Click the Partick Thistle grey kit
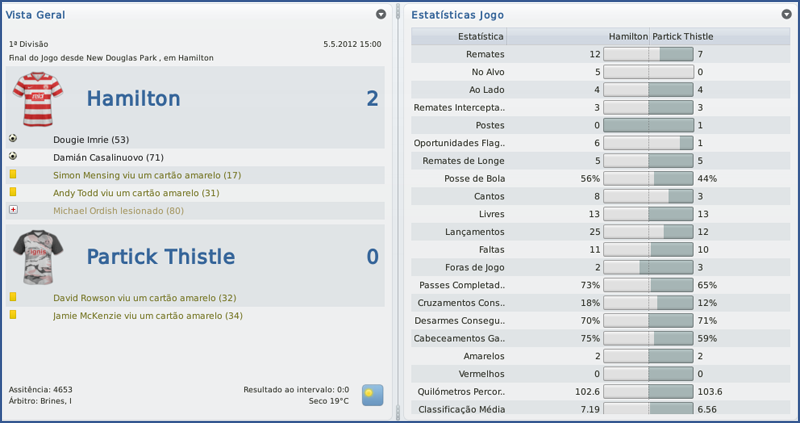The height and width of the screenshot is (423, 800). tap(38, 257)
